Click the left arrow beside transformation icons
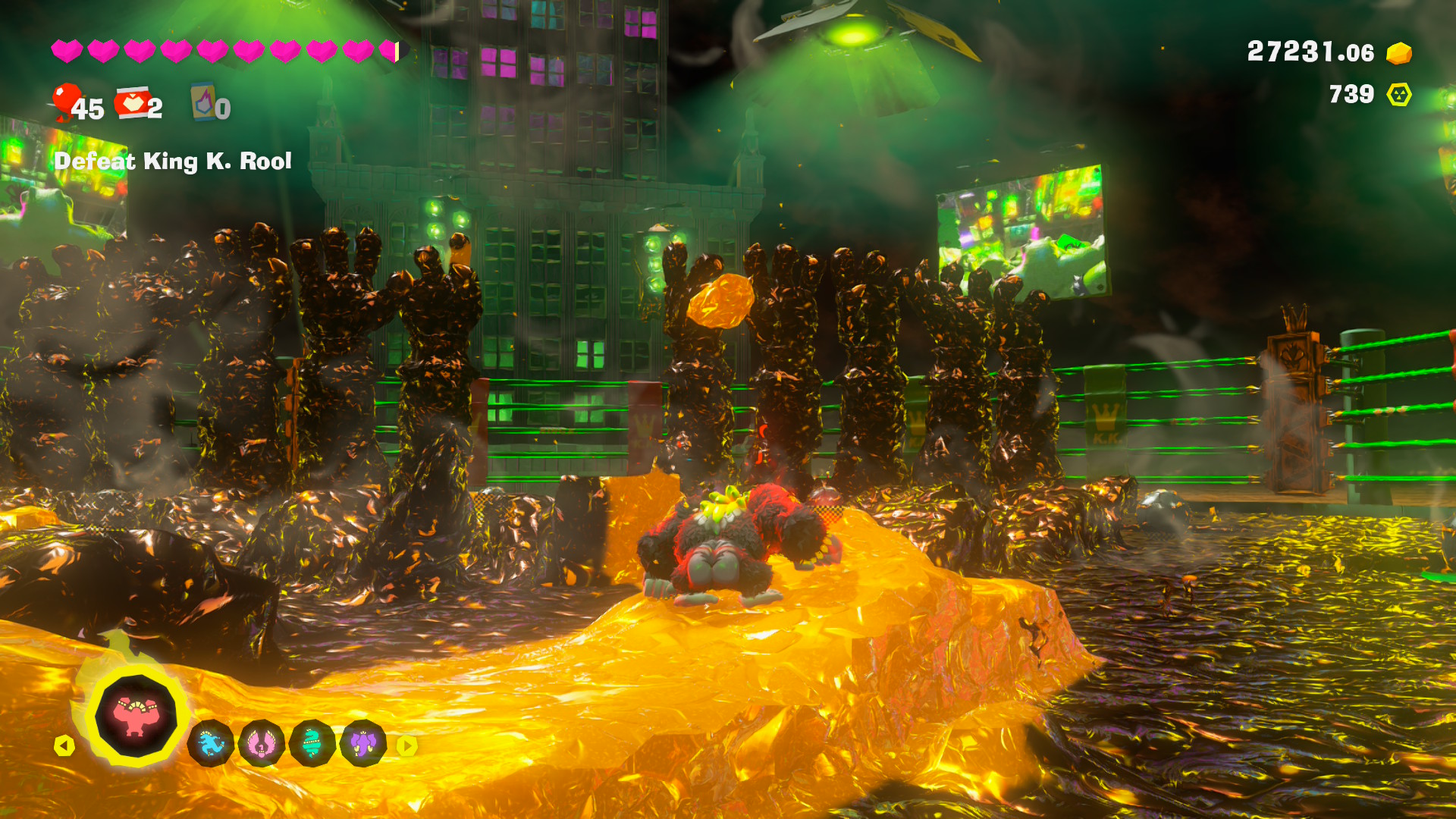1456x819 pixels. (x=64, y=746)
